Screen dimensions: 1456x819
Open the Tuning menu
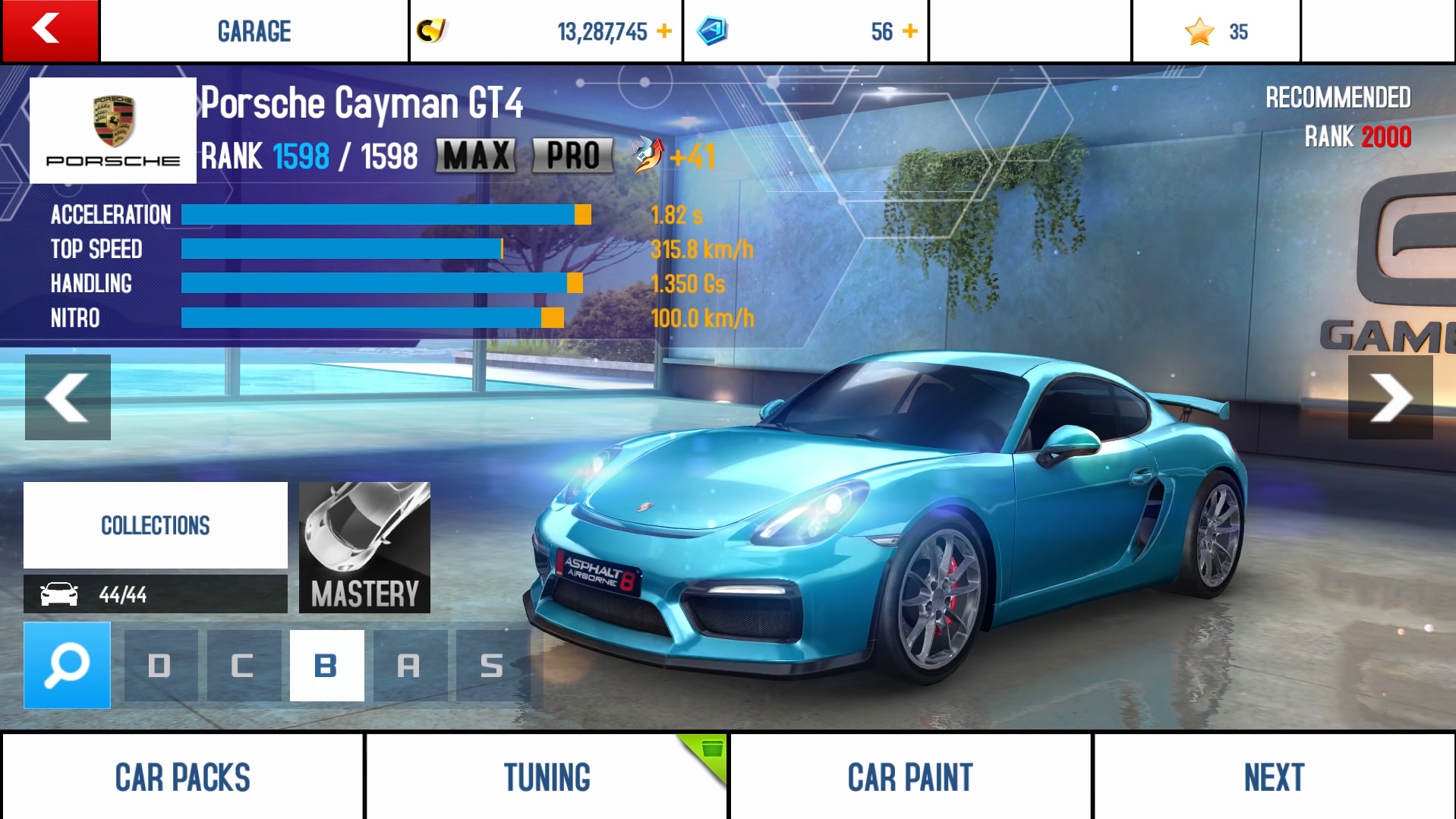click(x=547, y=777)
